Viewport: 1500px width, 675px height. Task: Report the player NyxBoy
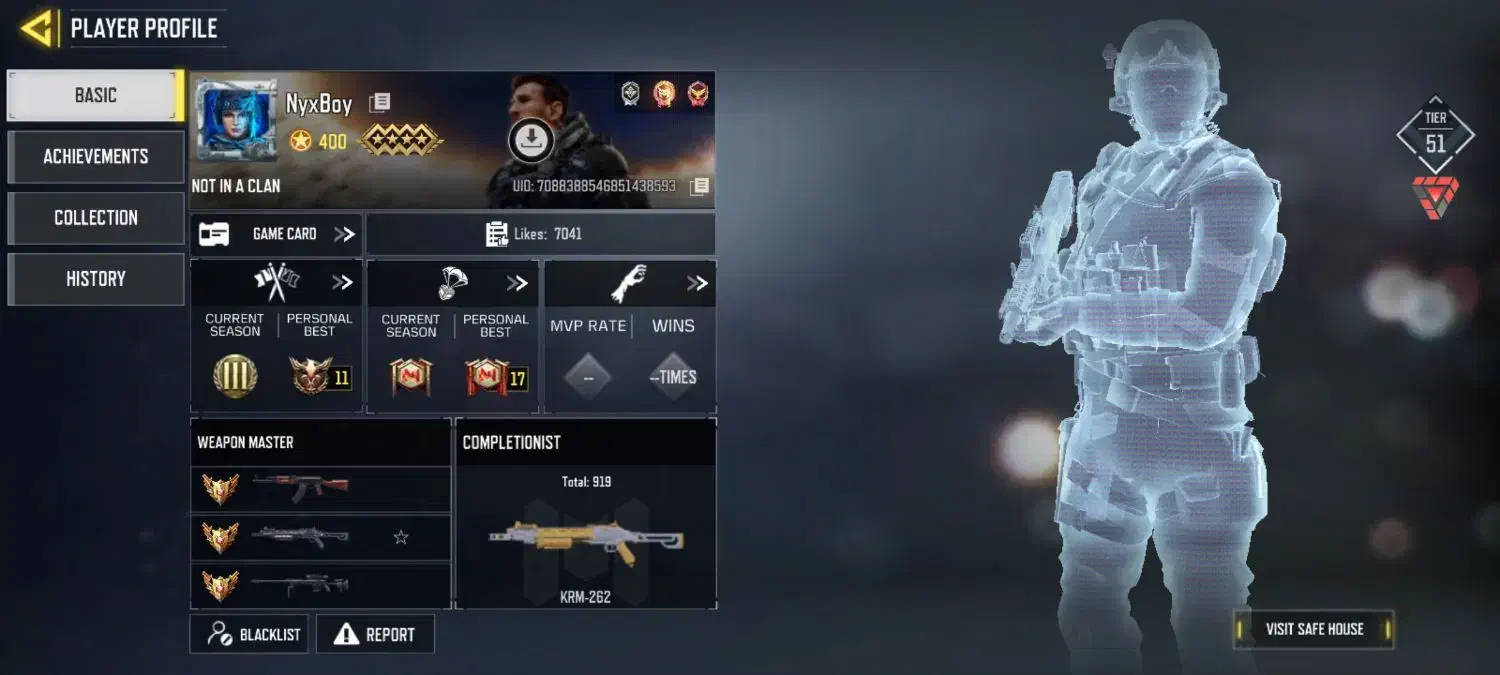point(375,634)
